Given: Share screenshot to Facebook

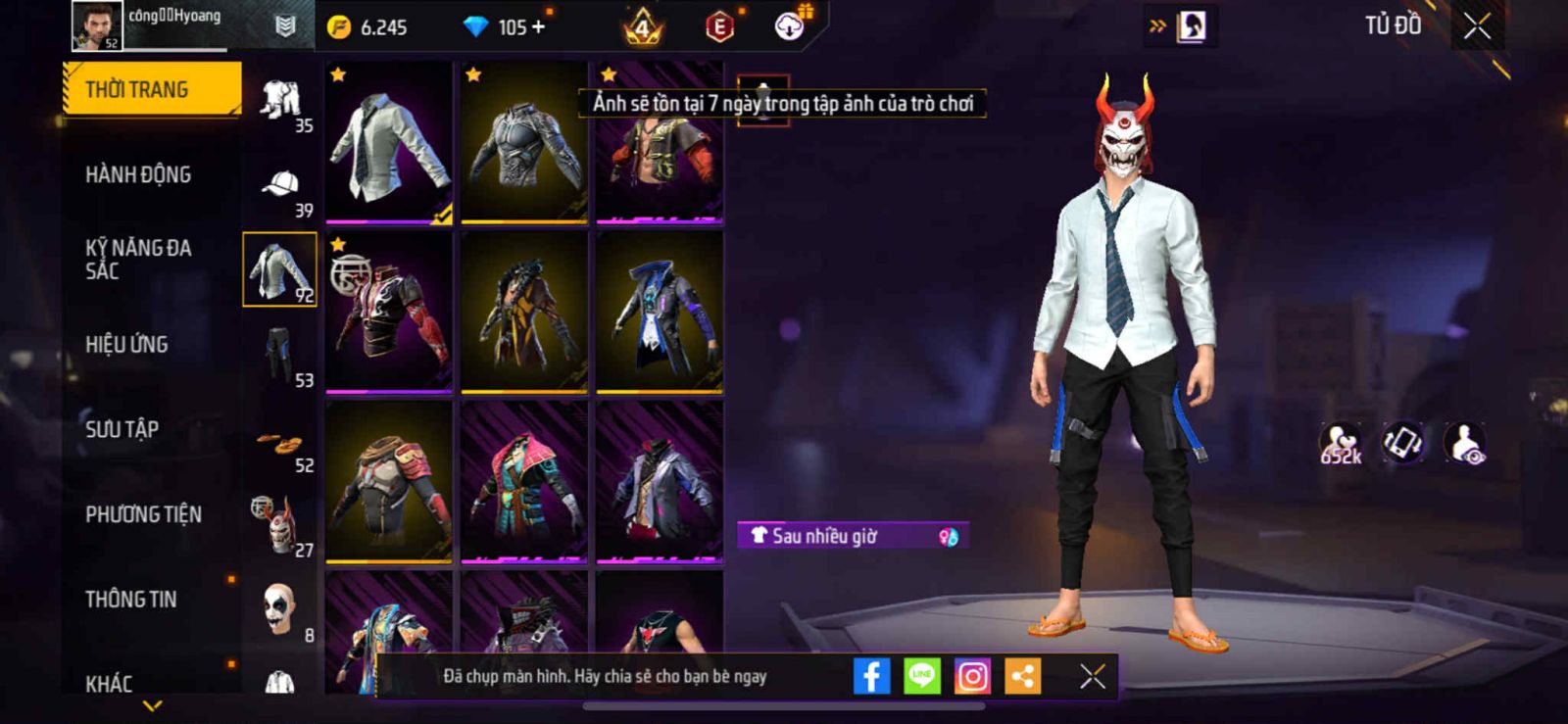Looking at the screenshot, I should pyautogui.click(x=871, y=676).
